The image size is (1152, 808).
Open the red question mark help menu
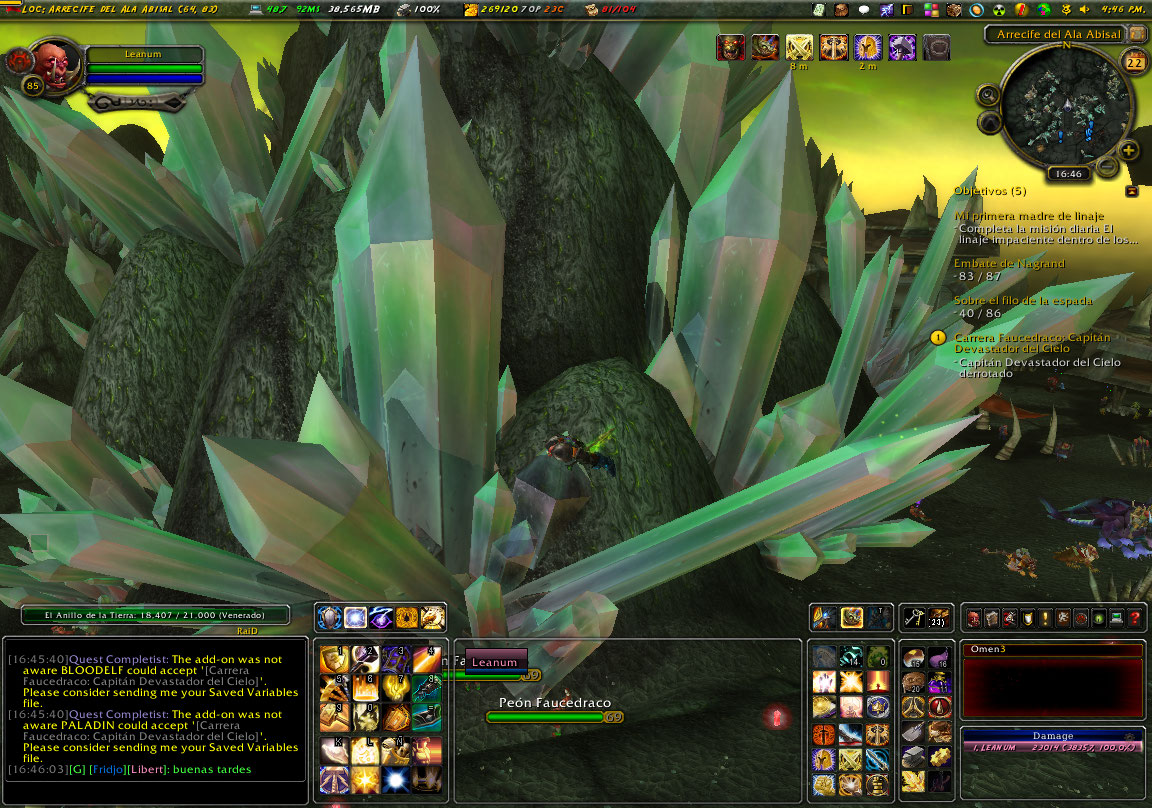coord(1135,618)
